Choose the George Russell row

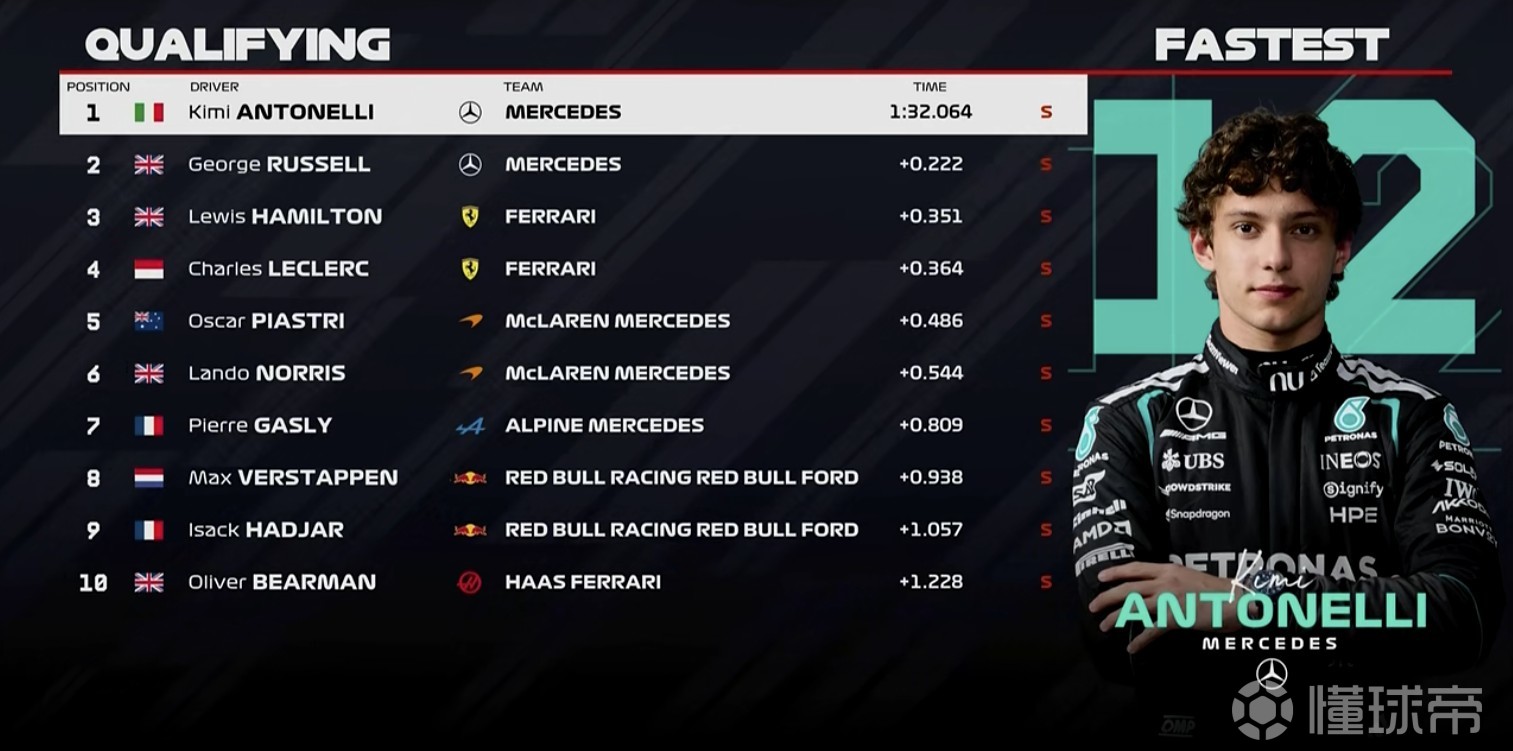coord(572,164)
